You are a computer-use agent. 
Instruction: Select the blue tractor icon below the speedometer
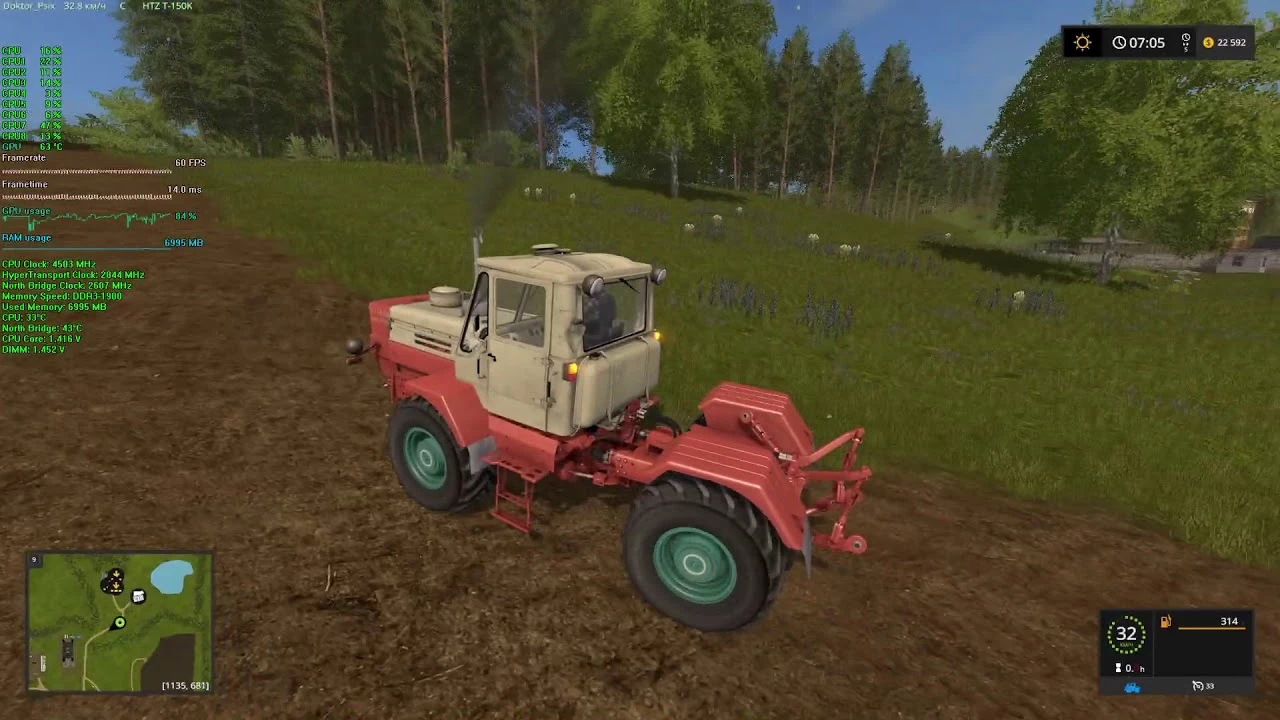1132,686
